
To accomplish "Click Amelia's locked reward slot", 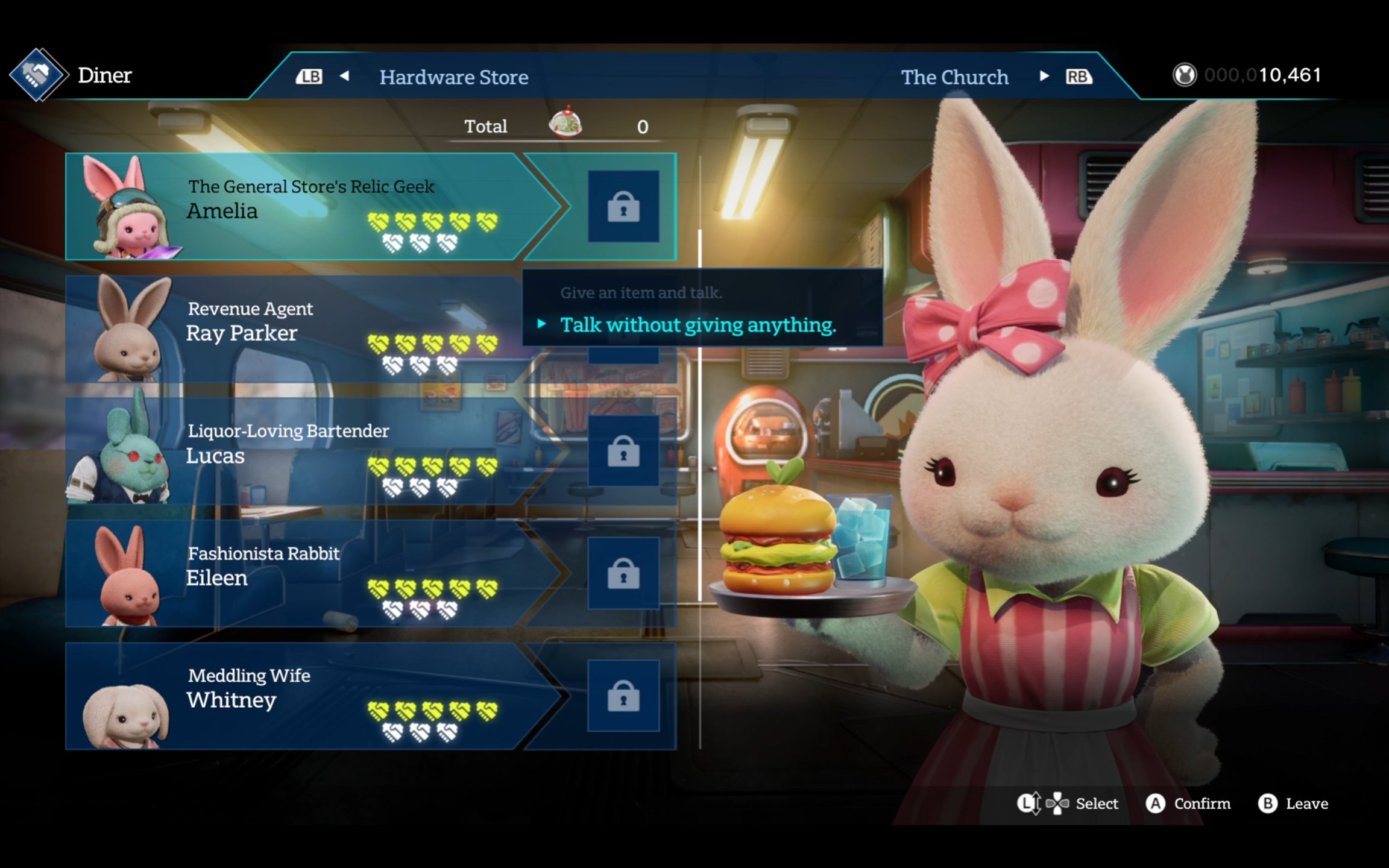I will pos(623,207).
